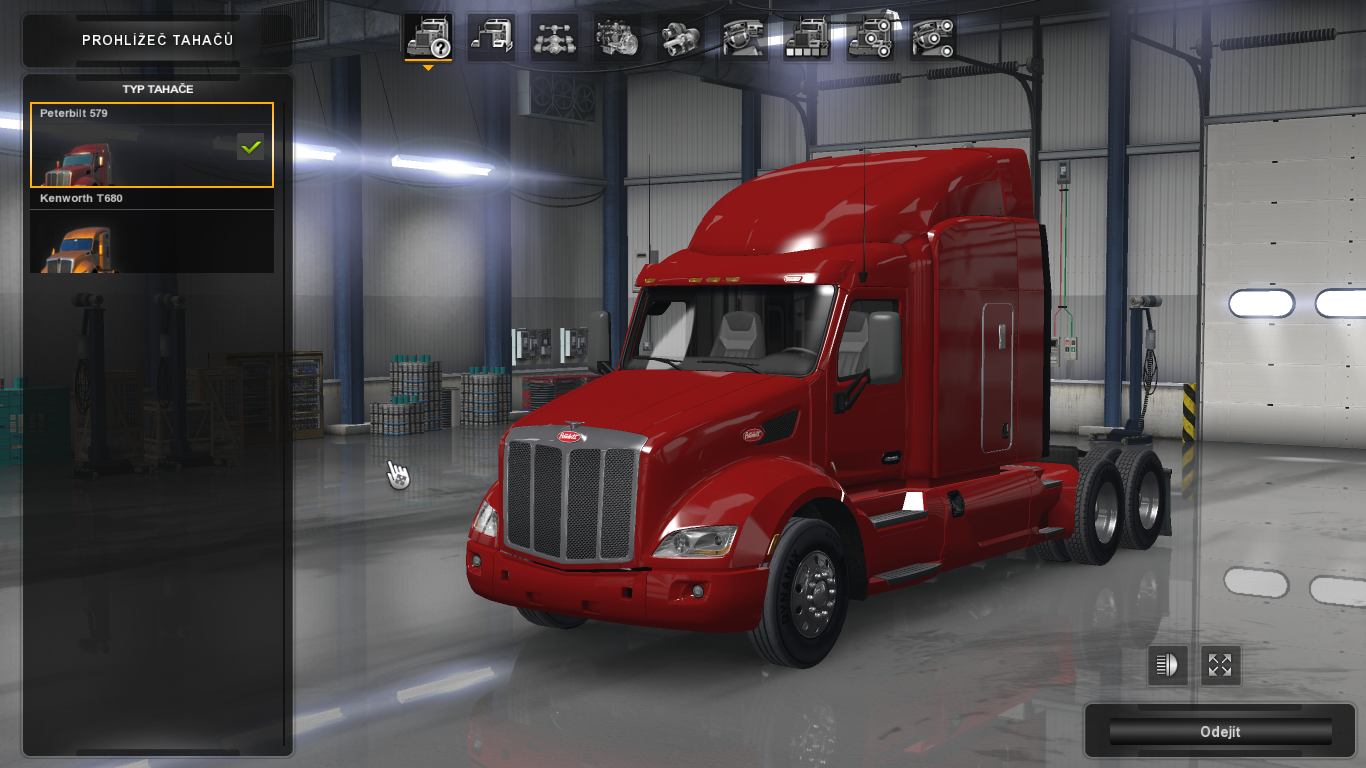
Task: Open the interior dashboard tab
Action: tap(744, 38)
